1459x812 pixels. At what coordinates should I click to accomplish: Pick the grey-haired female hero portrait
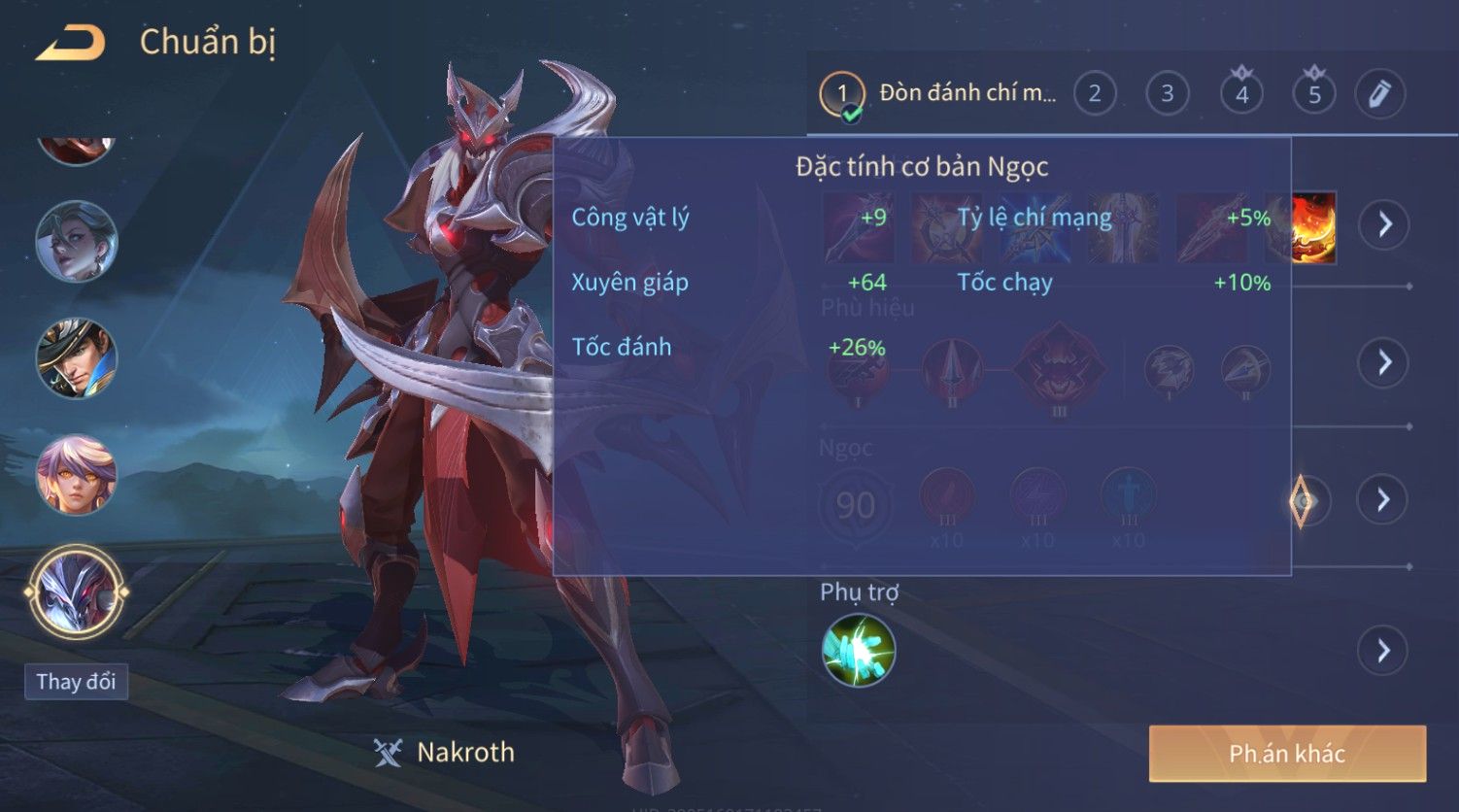tap(77, 241)
